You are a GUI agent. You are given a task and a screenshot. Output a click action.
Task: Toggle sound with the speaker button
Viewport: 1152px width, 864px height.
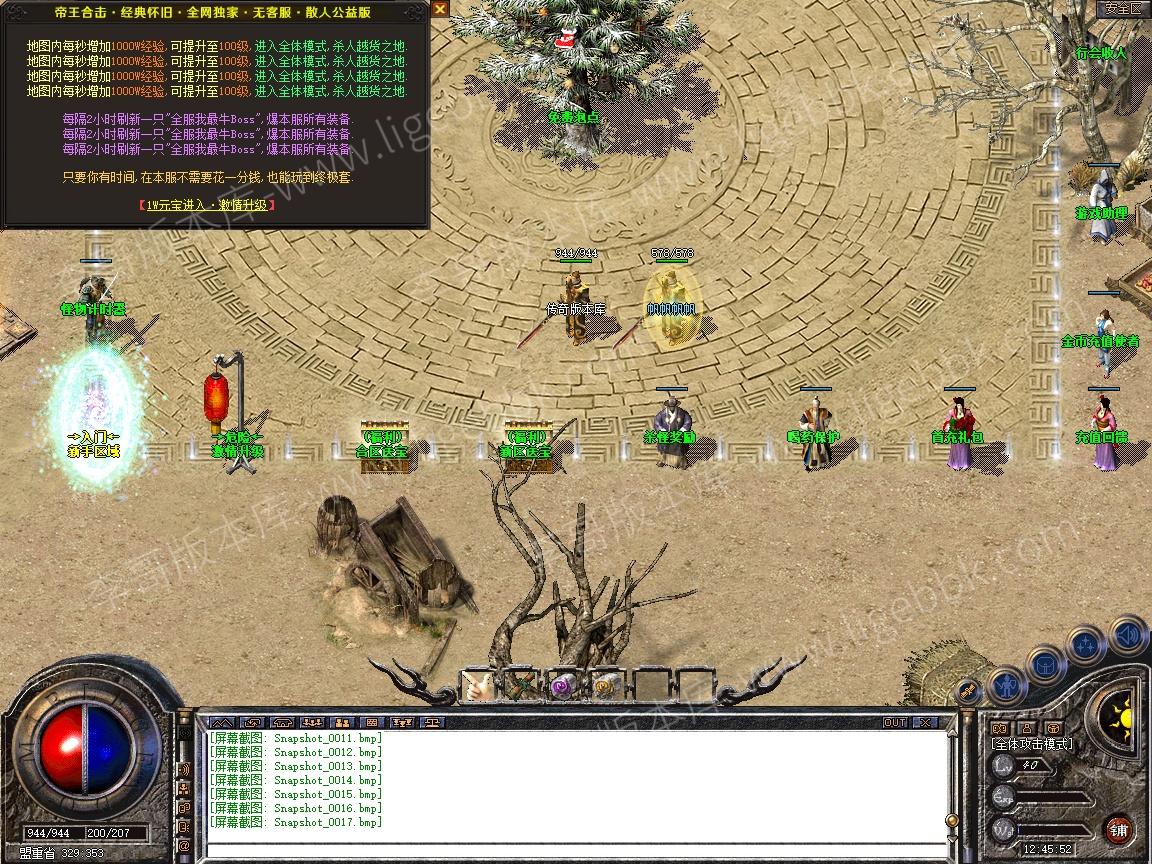(x=1127, y=633)
